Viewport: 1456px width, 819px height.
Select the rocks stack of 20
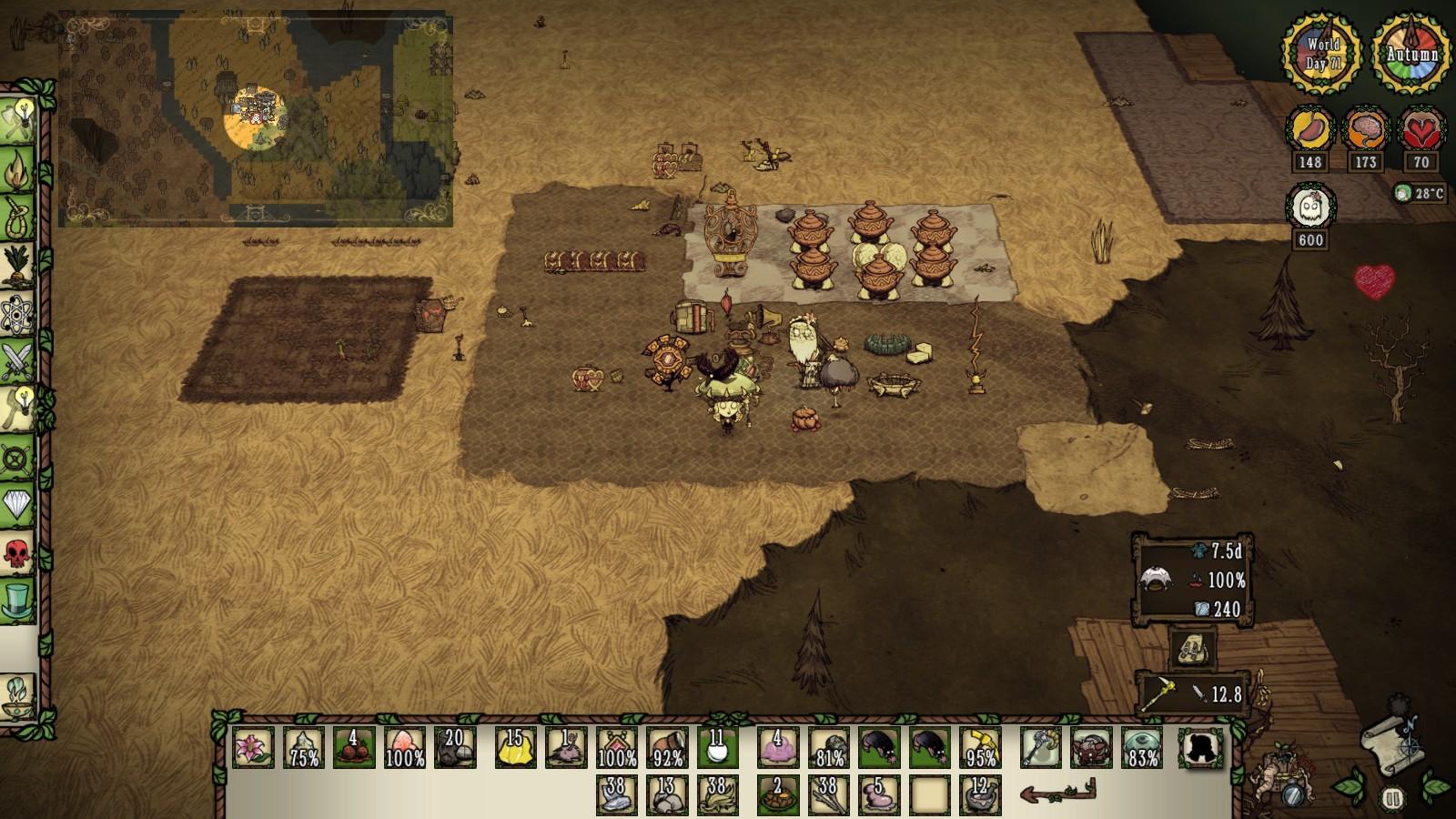click(454, 747)
